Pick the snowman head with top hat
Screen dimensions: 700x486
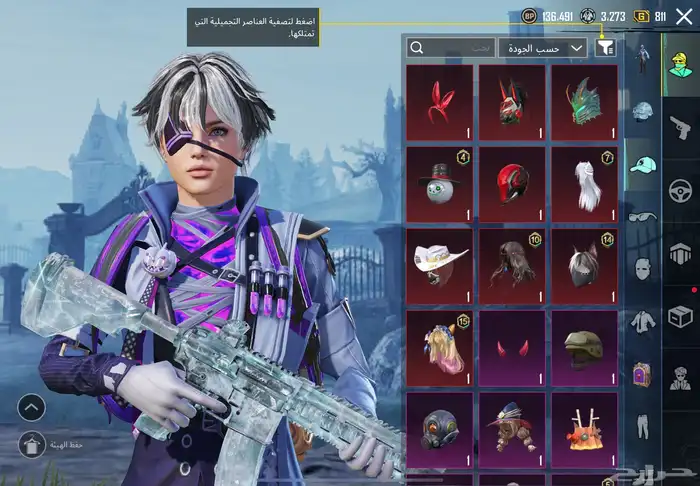point(440,184)
